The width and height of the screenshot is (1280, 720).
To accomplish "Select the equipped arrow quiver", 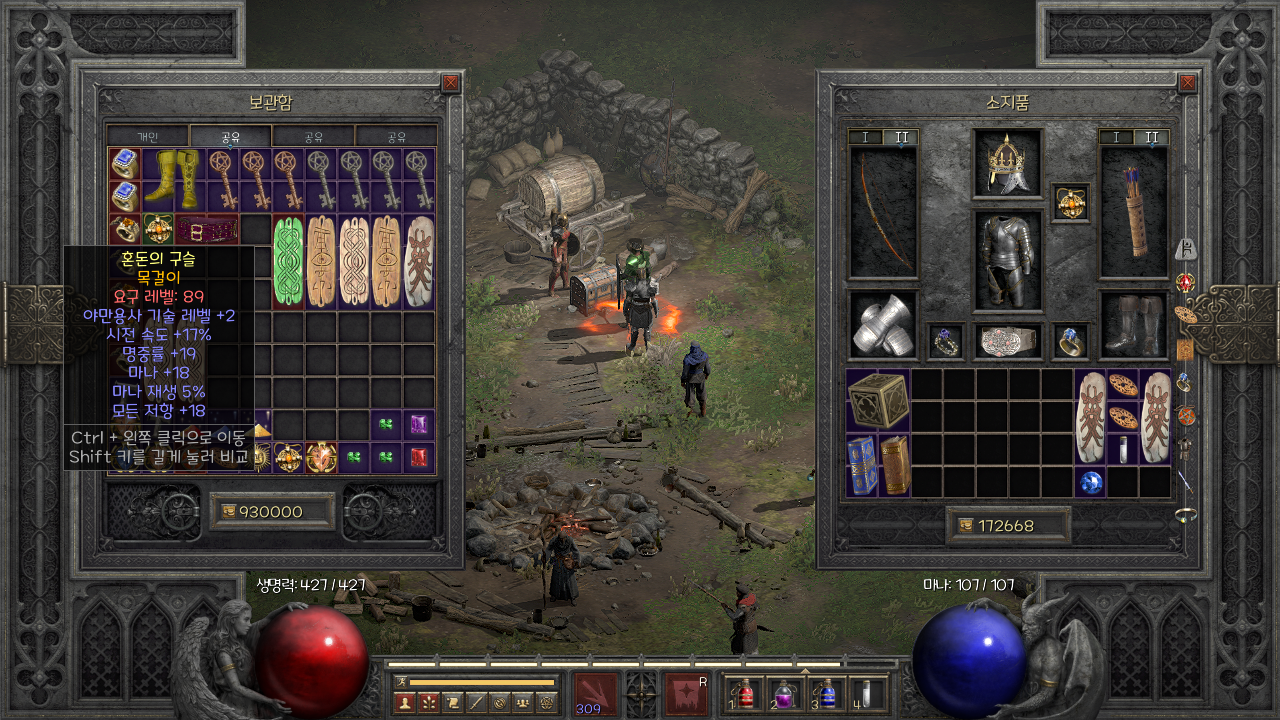I will [x=1134, y=212].
